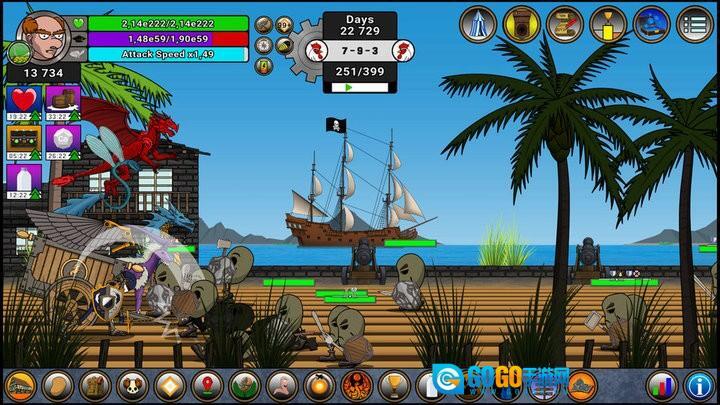The image size is (720, 405).
Task: Open the blue spellbook menu
Action: (652, 24)
